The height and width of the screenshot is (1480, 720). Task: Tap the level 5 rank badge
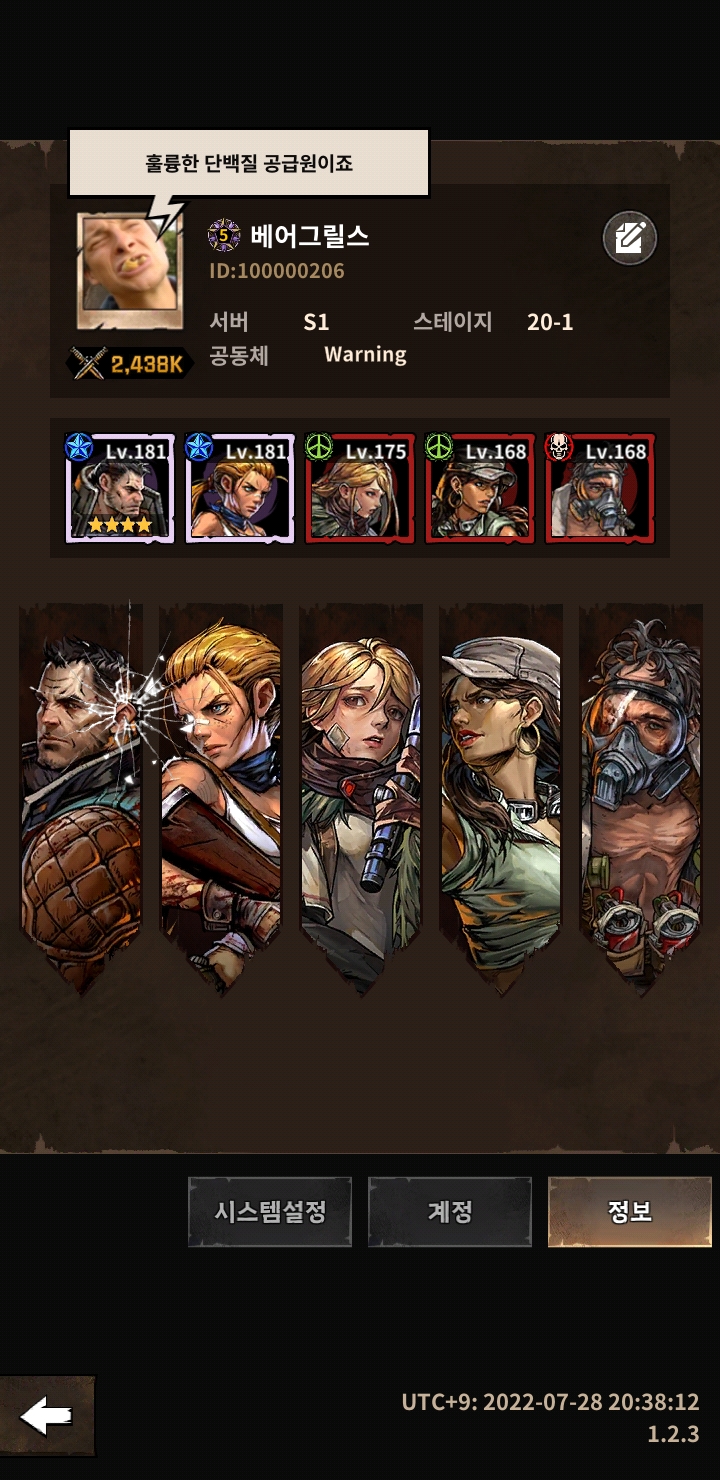pyautogui.click(x=224, y=236)
